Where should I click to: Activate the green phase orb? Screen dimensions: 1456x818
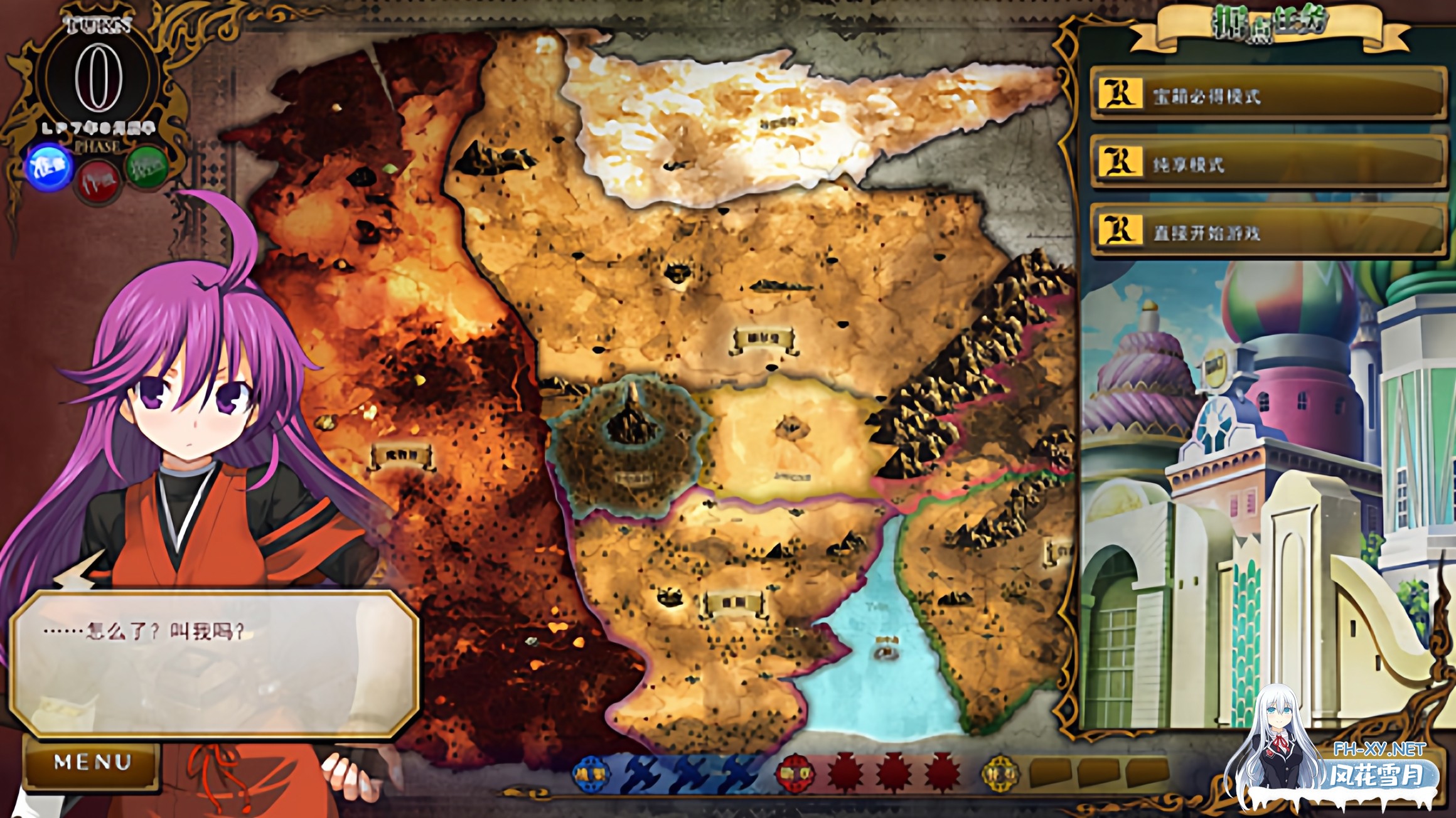click(147, 167)
